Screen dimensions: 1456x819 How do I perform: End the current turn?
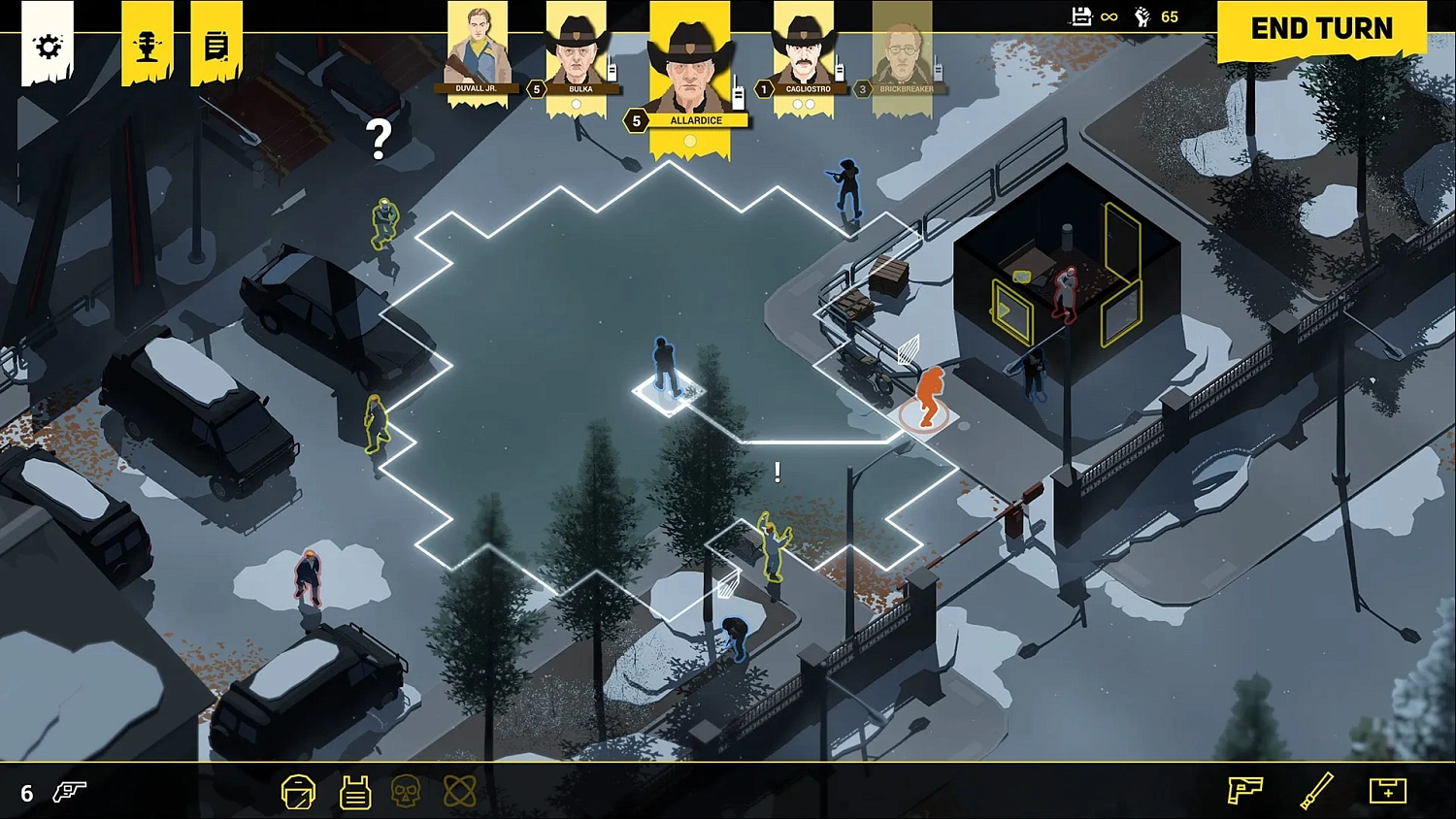(1321, 29)
